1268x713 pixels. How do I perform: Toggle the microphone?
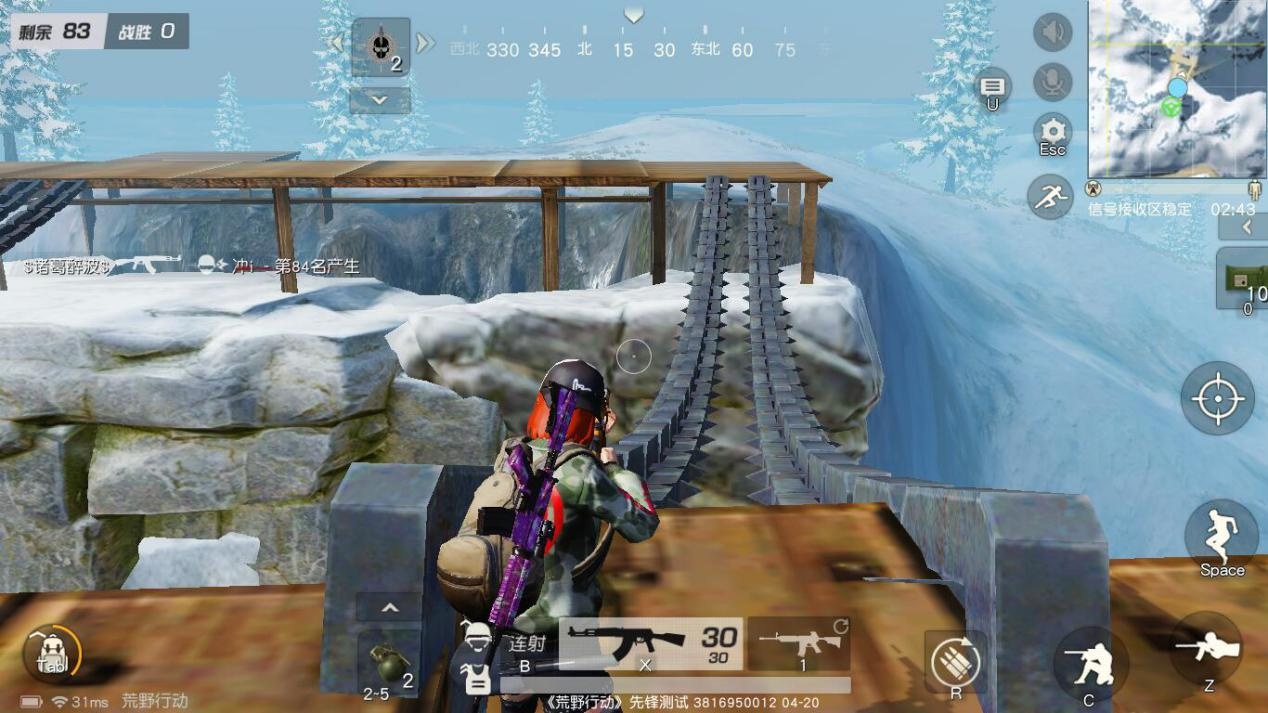pyautogui.click(x=1052, y=82)
